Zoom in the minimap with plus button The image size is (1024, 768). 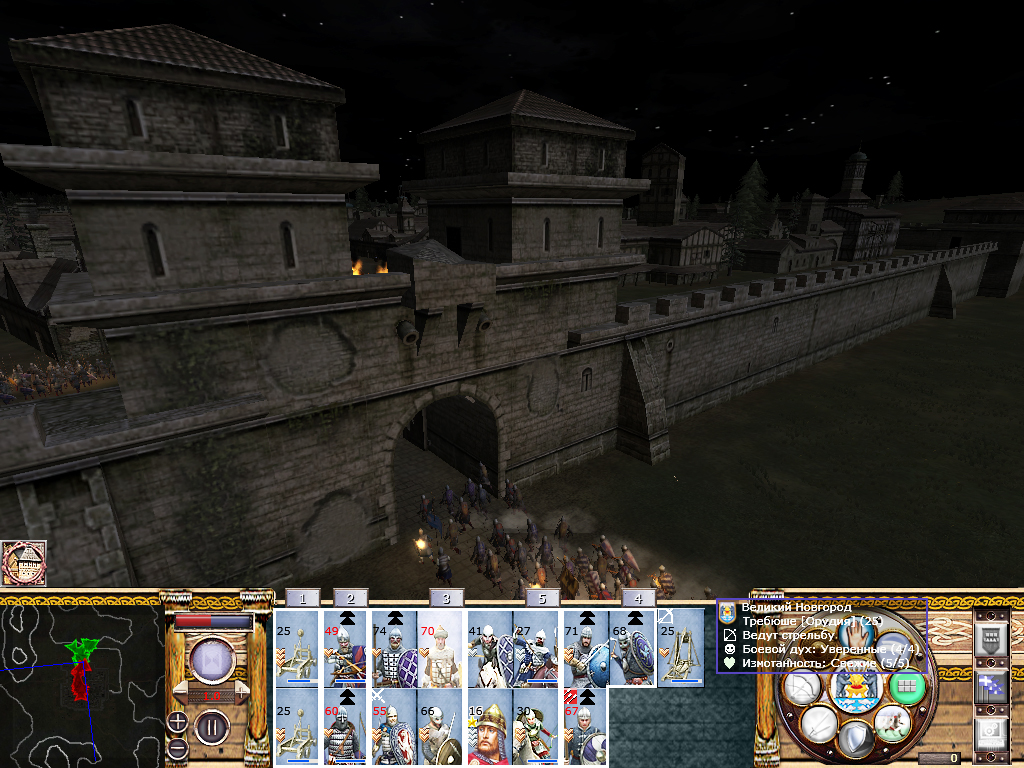click(177, 721)
